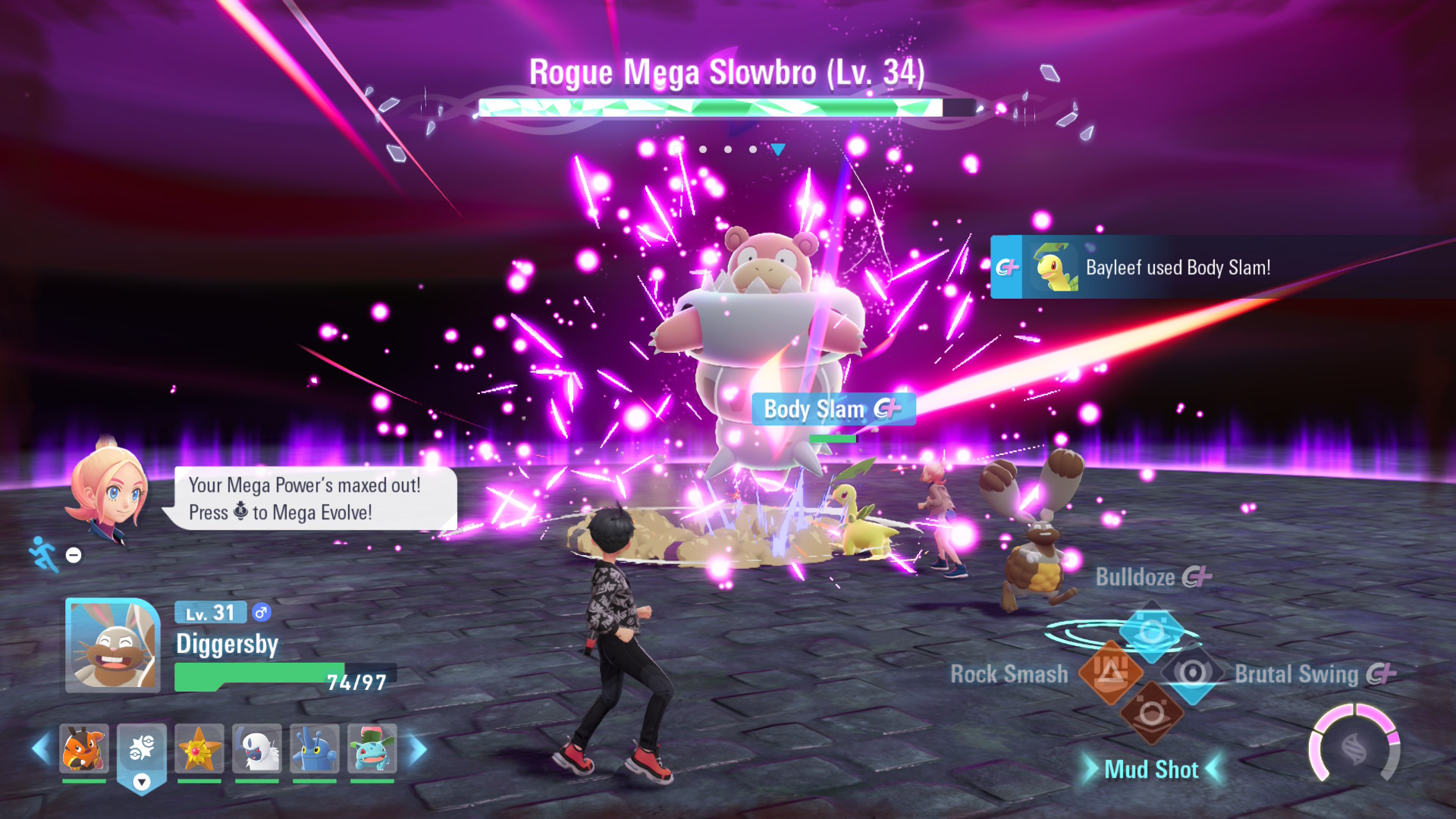Choose the Staryu party slot
Screen dimensions: 1456x819
click(x=199, y=748)
